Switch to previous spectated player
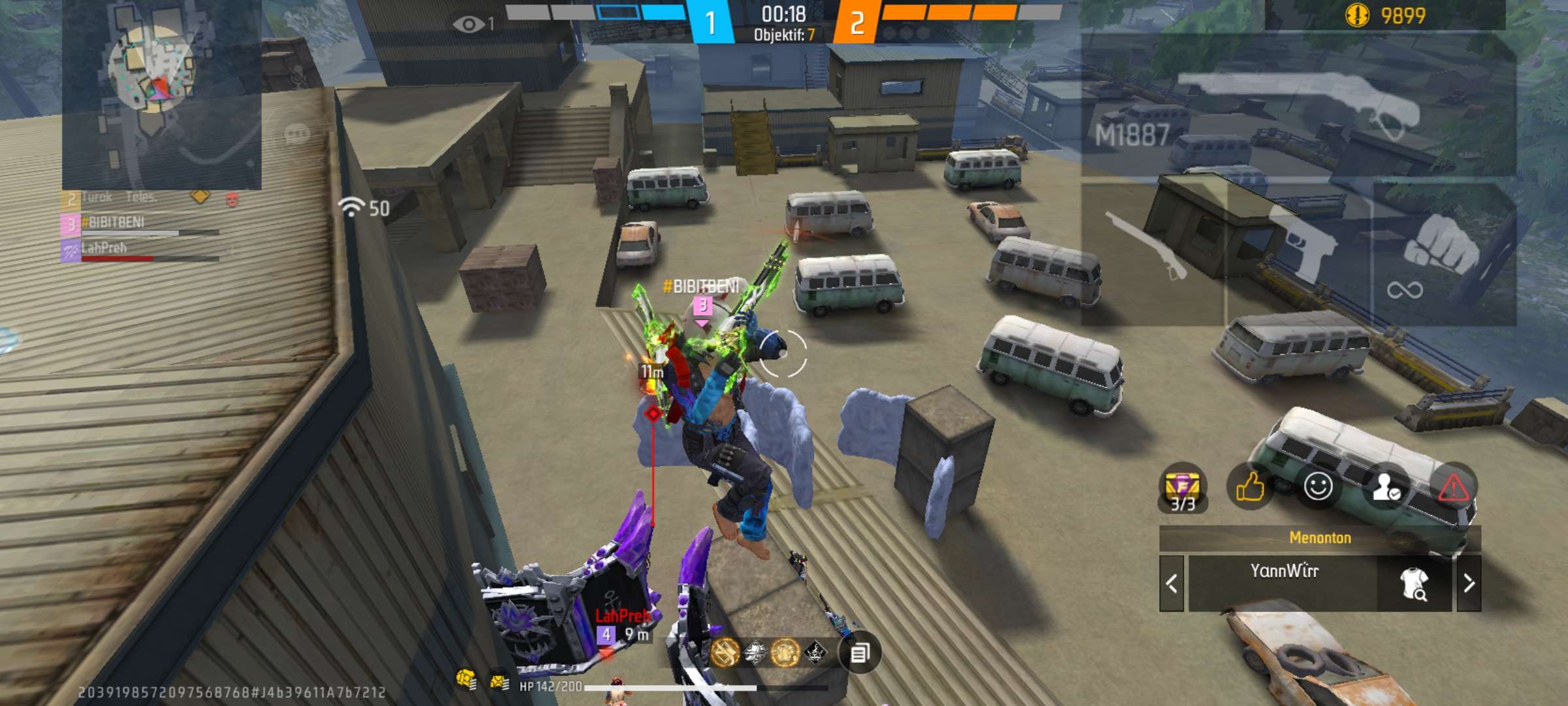This screenshot has width=1568, height=706. (x=1171, y=583)
